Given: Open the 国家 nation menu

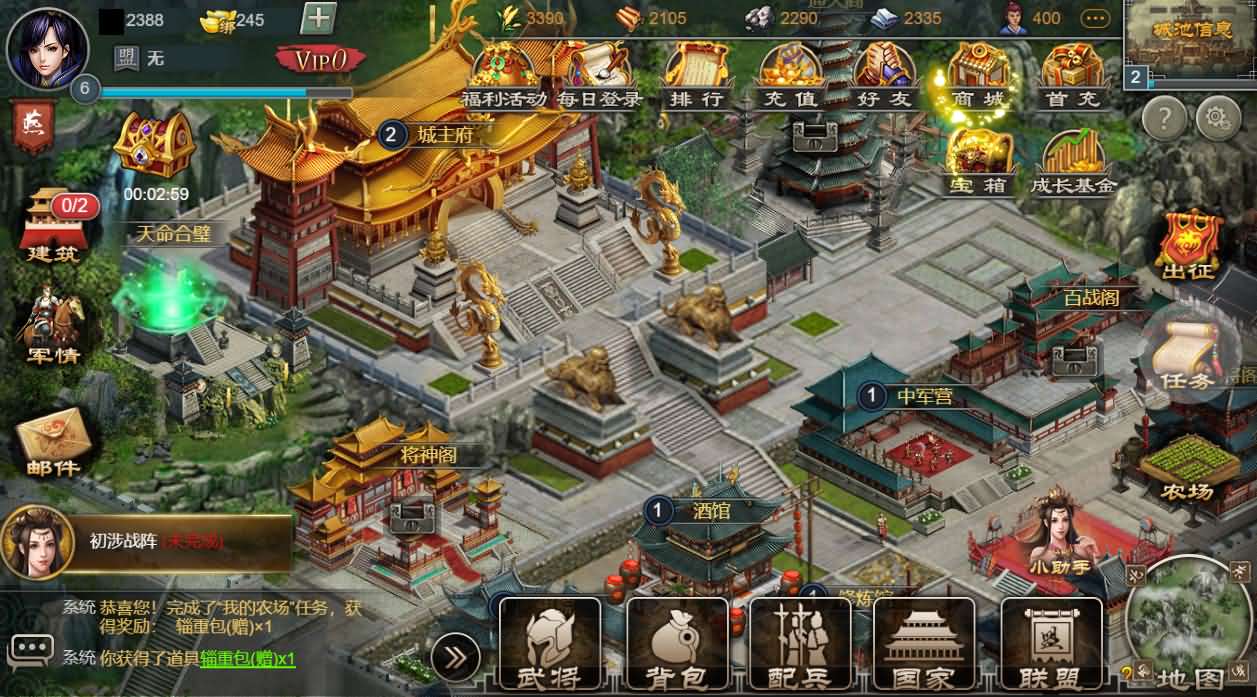Looking at the screenshot, I should 924,644.
